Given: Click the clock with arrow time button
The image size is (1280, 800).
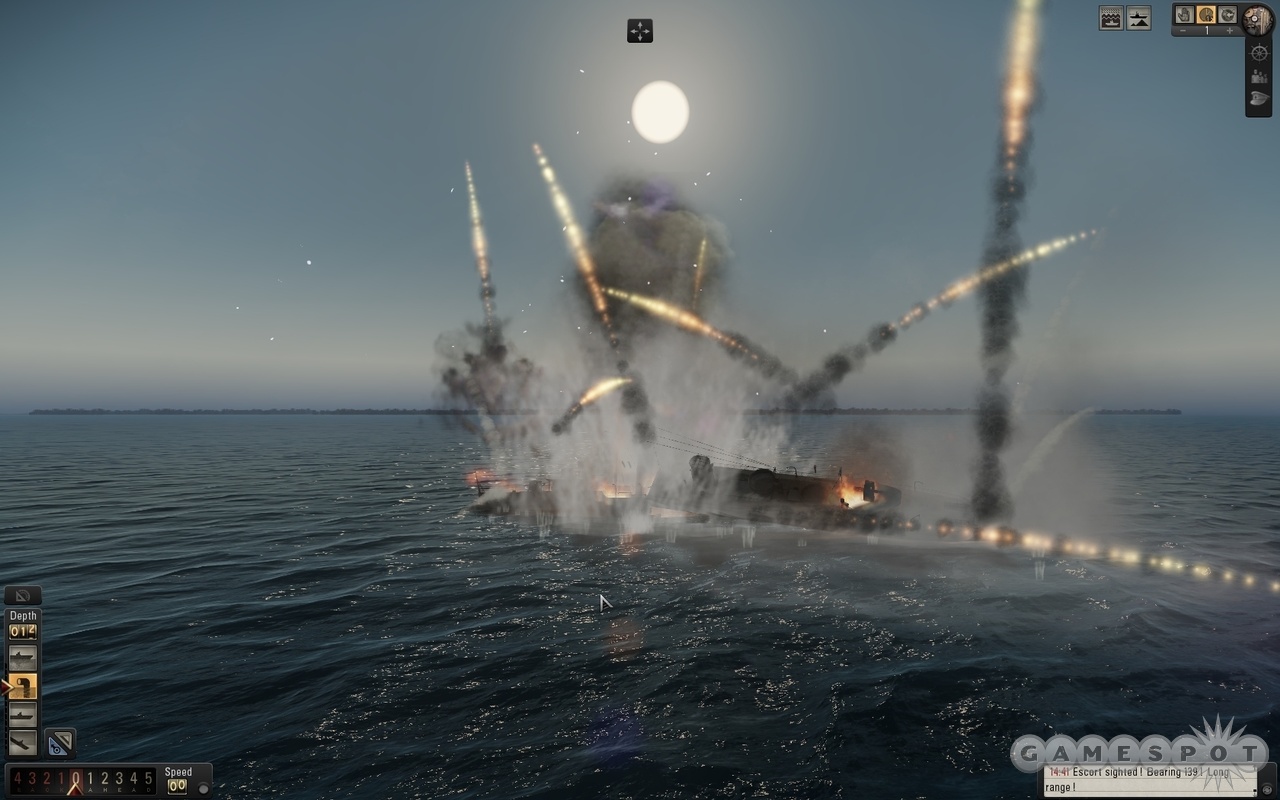Looking at the screenshot, I should click(x=1227, y=14).
